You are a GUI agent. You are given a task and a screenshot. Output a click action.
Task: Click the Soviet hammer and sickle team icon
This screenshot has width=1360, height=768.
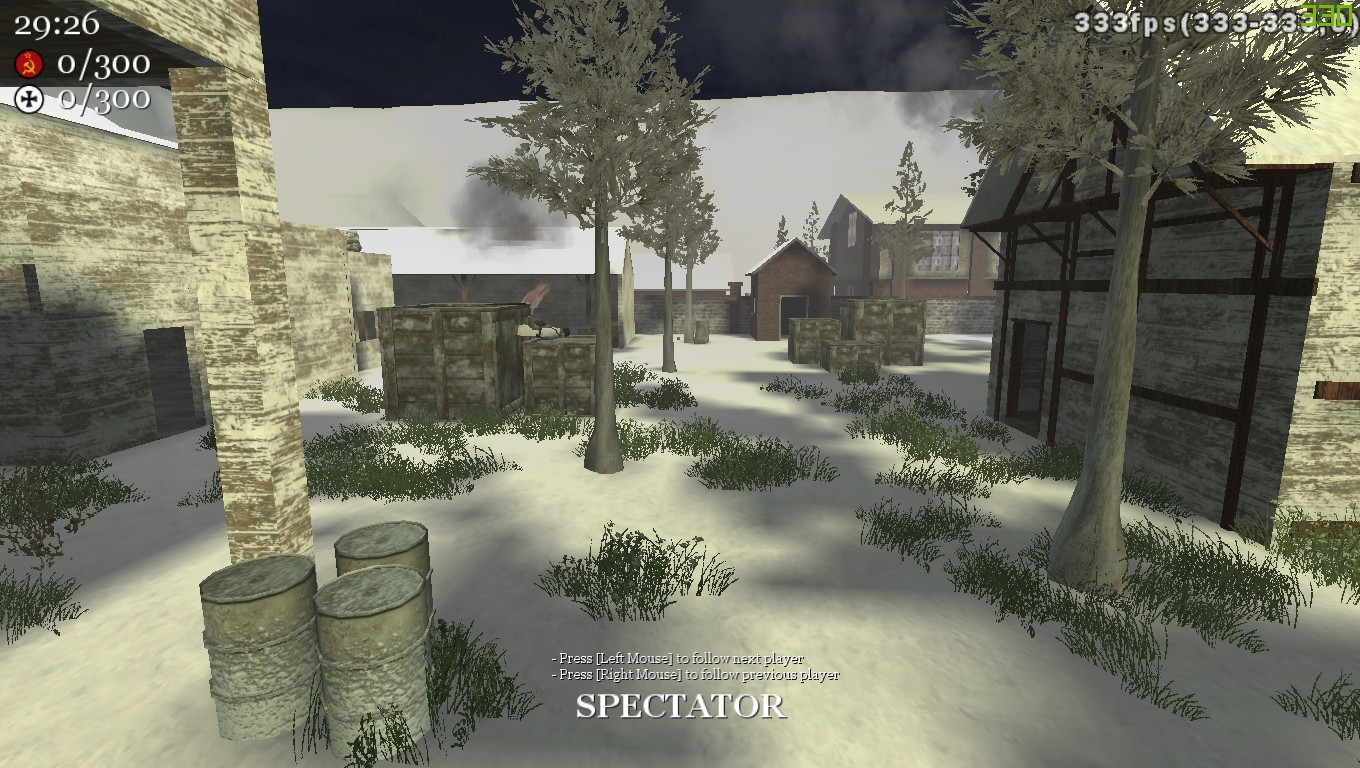pos(31,62)
